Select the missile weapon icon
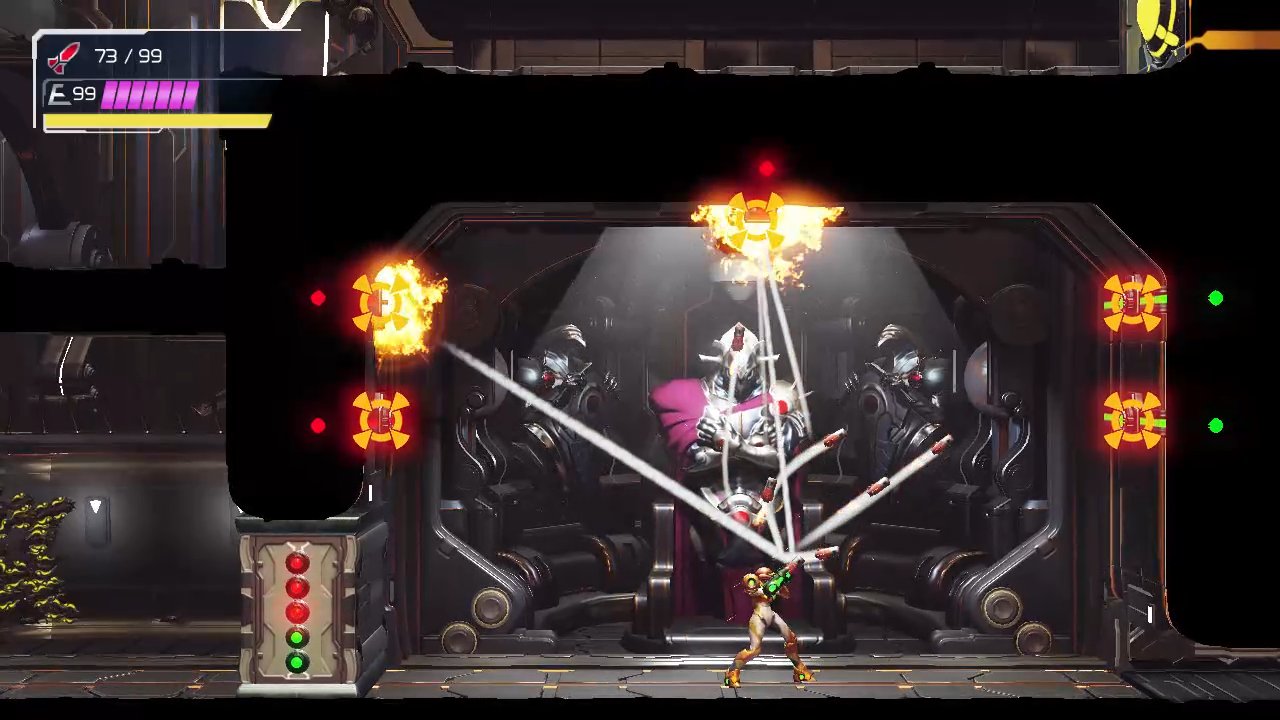The image size is (1280, 720). point(64,56)
